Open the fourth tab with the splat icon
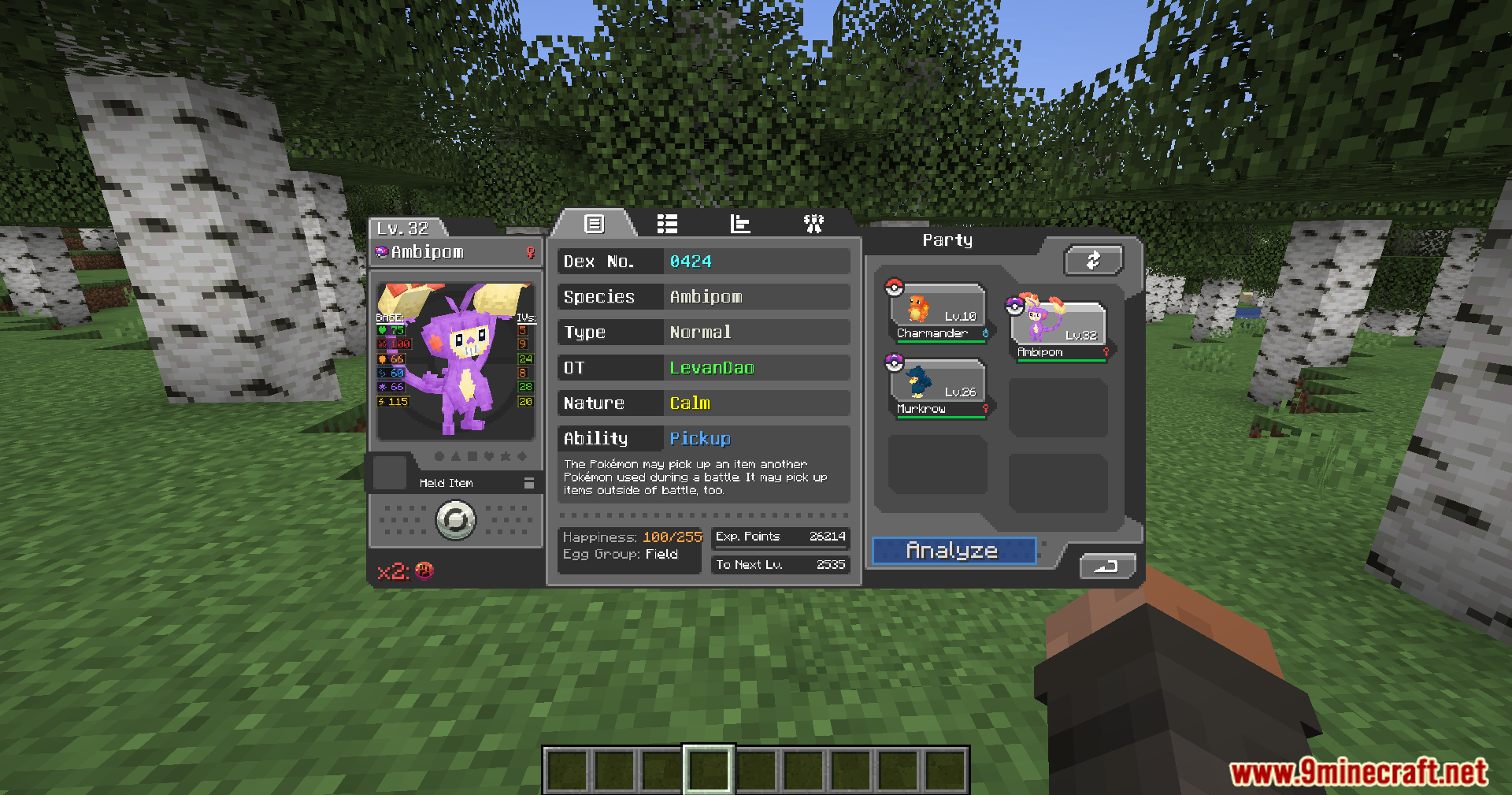The width and height of the screenshot is (1512, 795). point(813,225)
